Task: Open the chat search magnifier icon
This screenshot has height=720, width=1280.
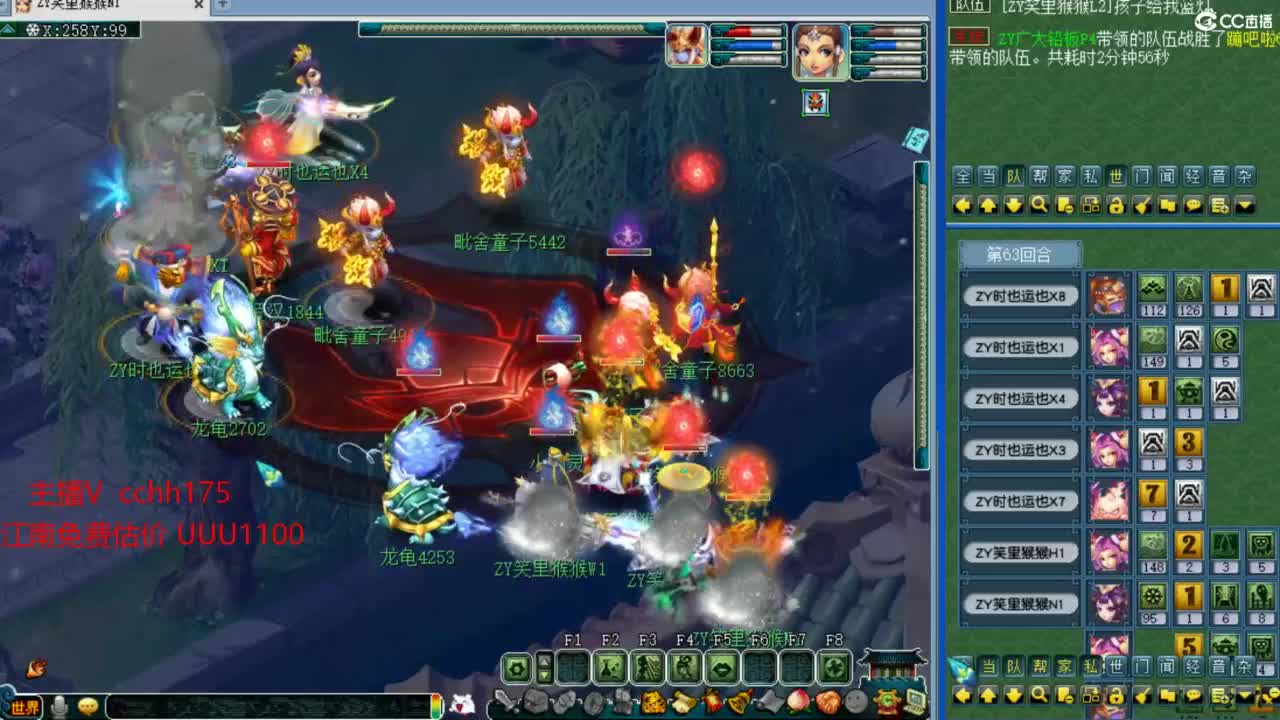Action: tap(1038, 205)
